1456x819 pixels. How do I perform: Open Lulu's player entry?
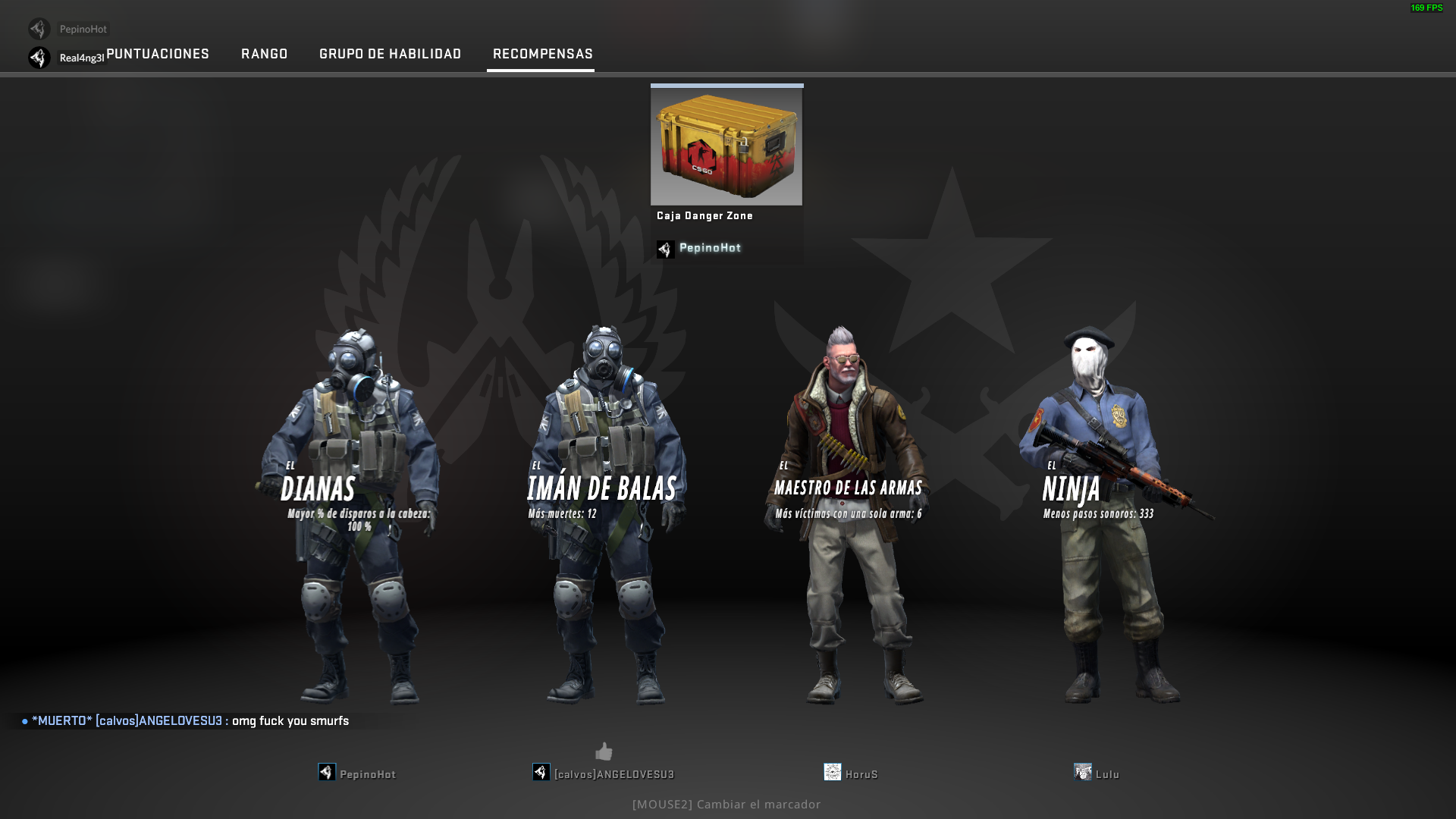pos(1106,774)
